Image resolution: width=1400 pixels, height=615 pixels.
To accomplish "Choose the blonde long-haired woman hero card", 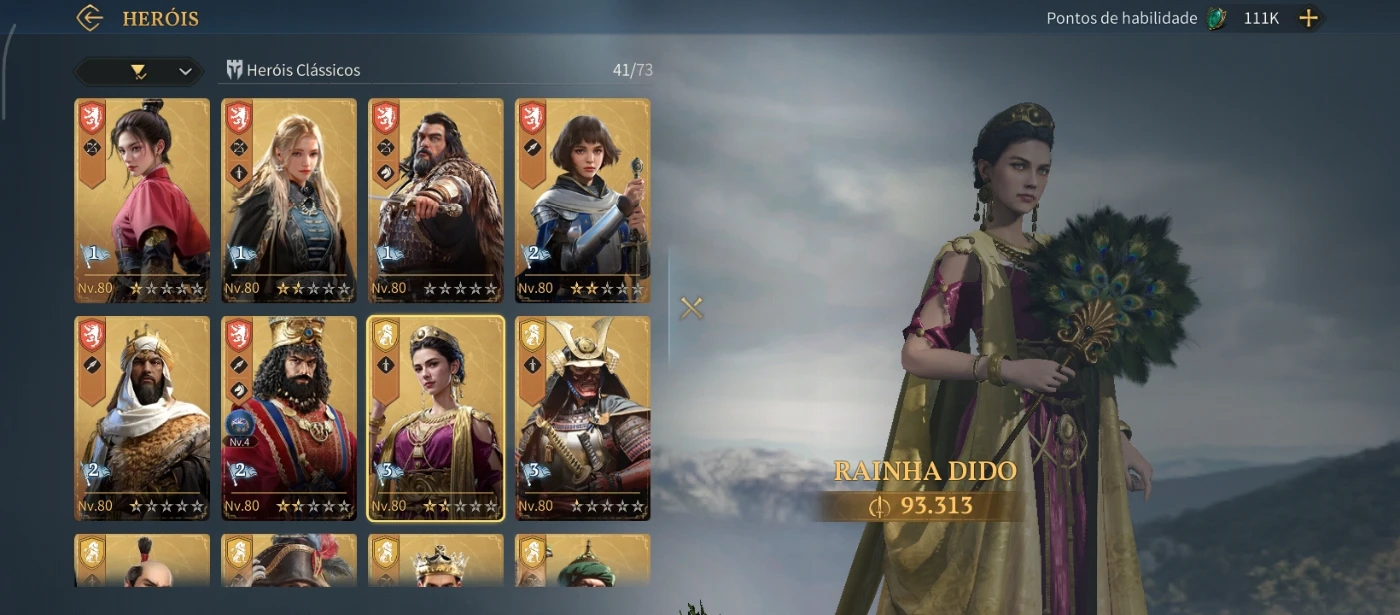I will 289,200.
